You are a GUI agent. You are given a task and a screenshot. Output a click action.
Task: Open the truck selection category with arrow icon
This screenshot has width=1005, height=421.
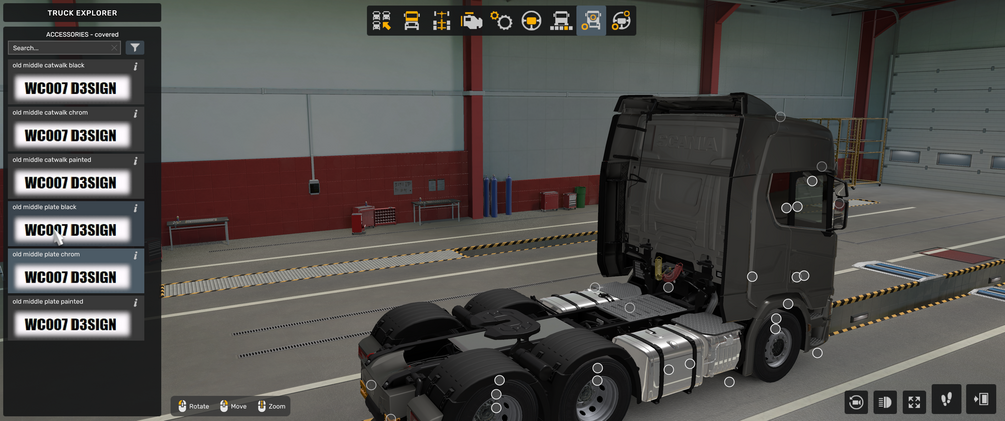[x=381, y=21]
